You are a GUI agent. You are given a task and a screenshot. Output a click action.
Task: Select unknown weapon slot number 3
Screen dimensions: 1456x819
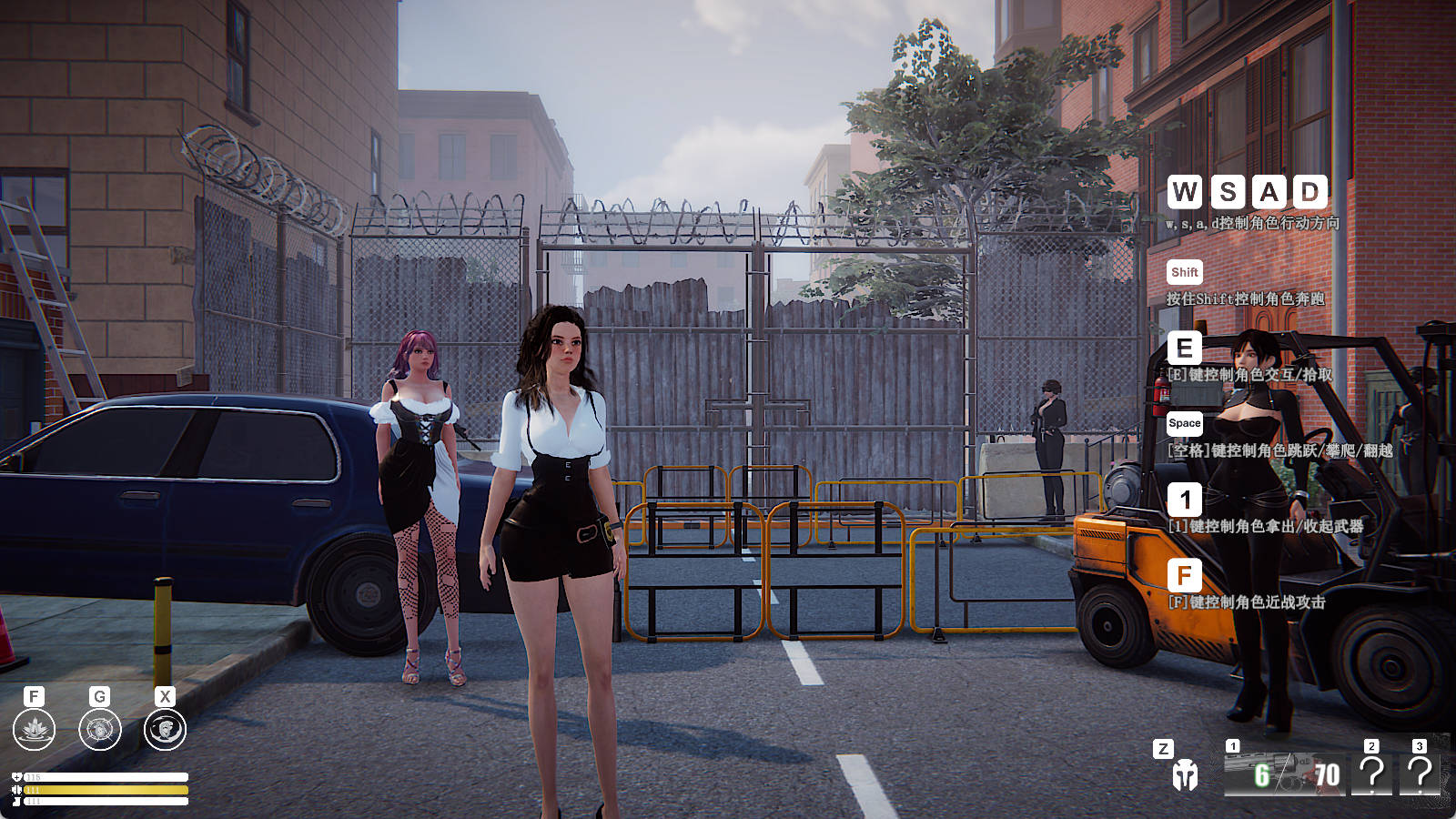[x=1419, y=773]
